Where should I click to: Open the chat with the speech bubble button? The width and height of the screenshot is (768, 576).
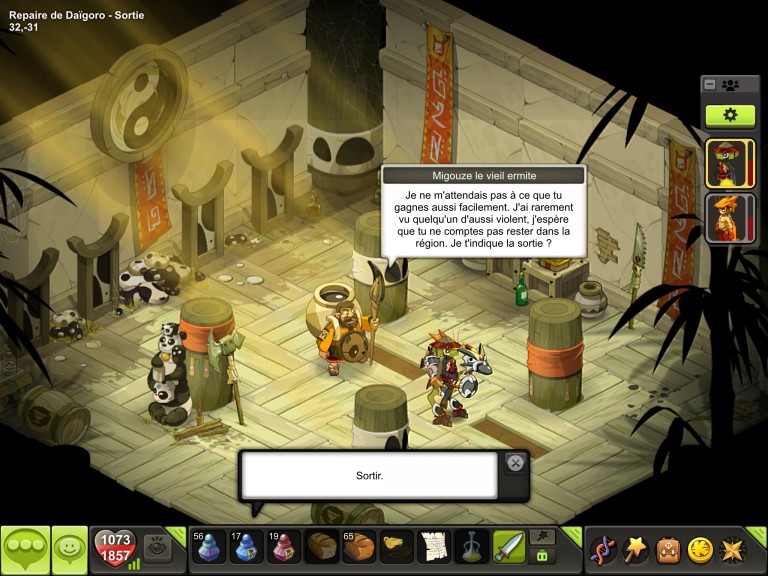25,549
